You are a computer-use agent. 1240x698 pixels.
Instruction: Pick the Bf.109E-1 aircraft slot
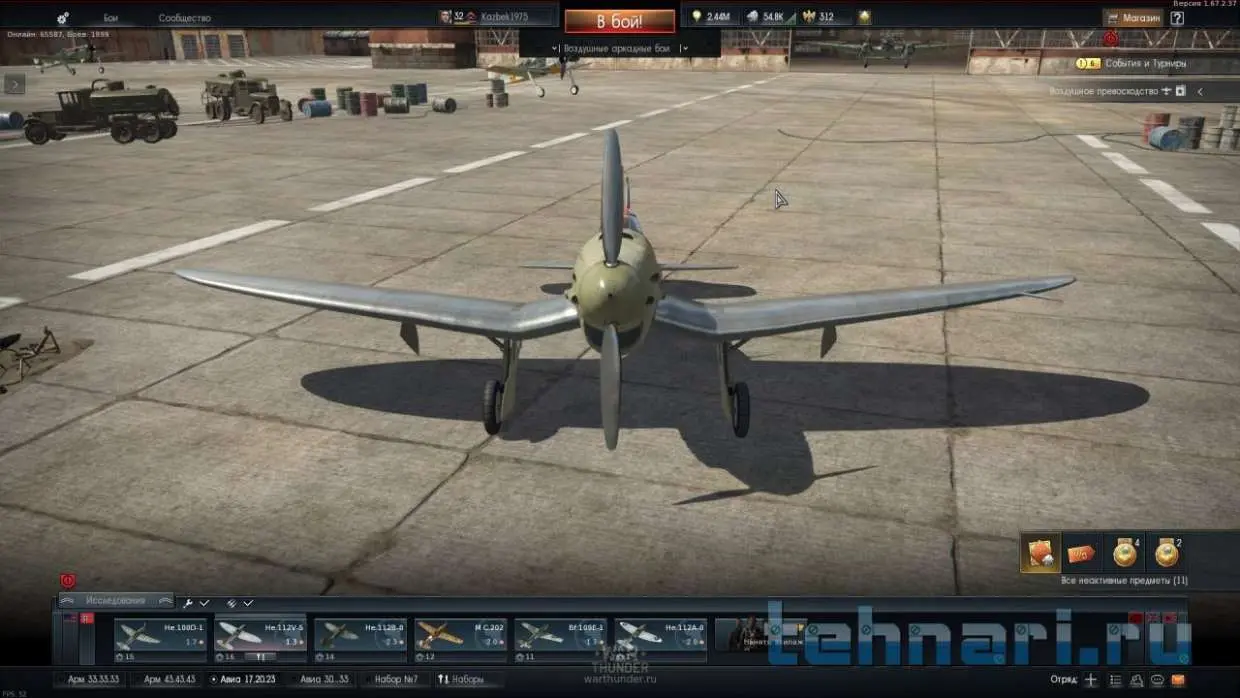560,639
